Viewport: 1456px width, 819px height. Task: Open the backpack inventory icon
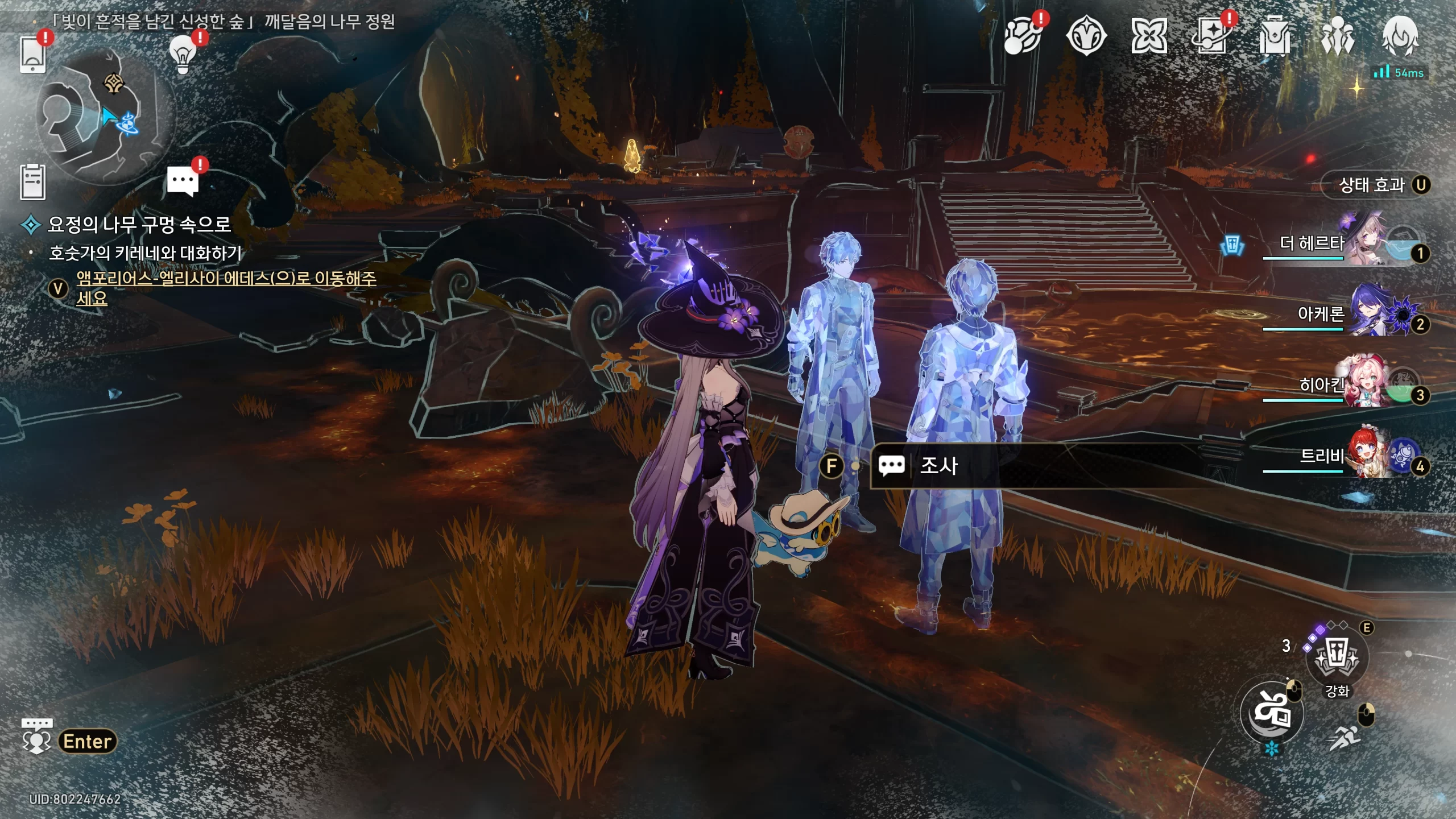(1275, 36)
